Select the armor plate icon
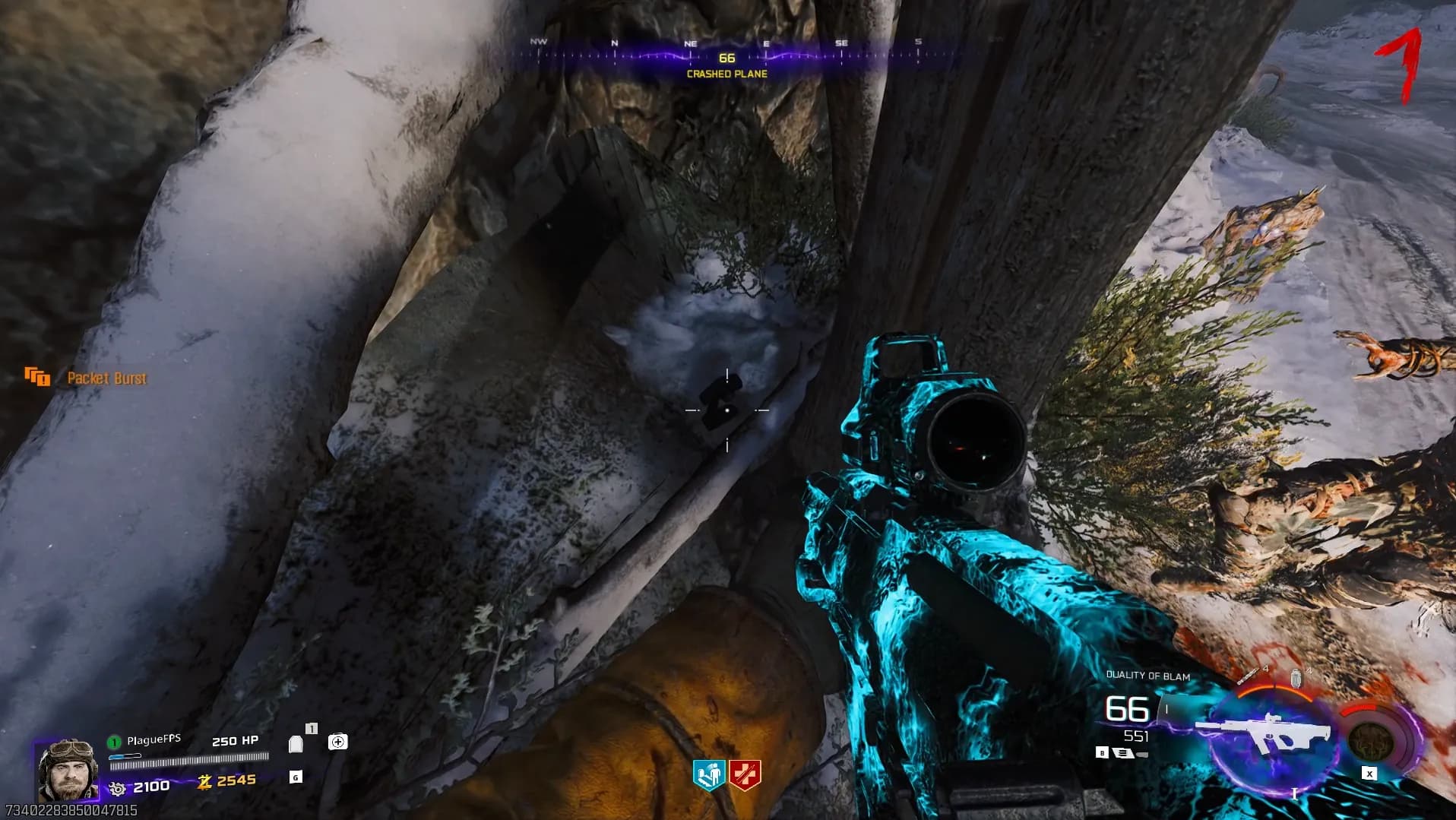 click(296, 743)
